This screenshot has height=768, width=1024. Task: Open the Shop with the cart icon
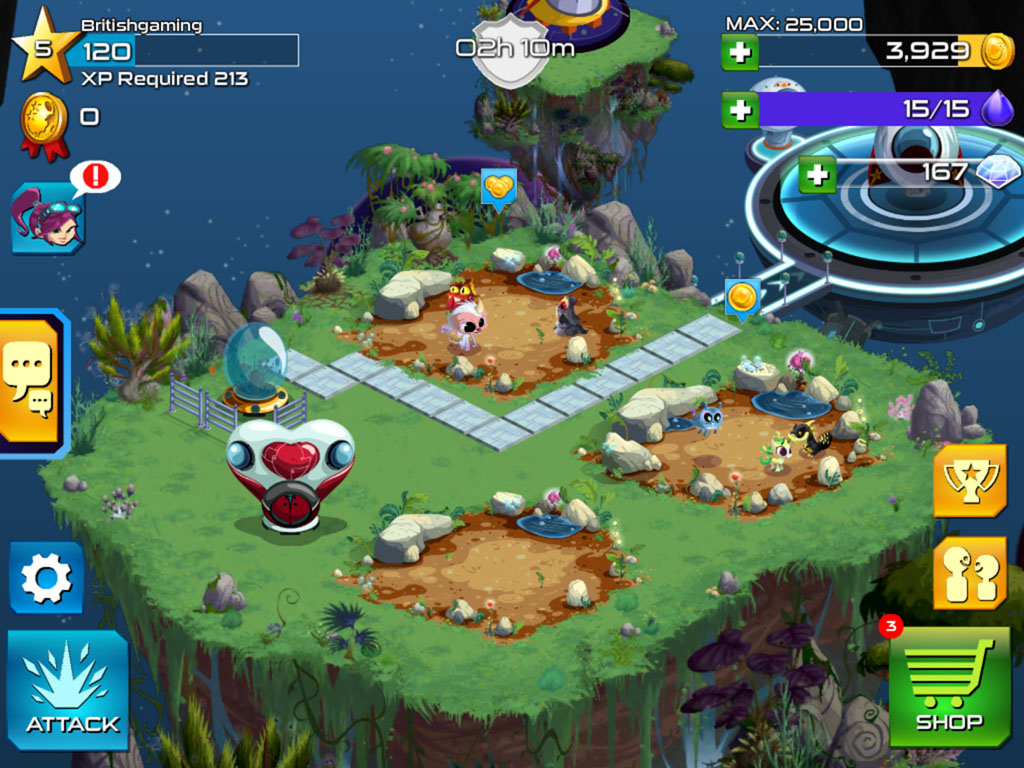coord(949,686)
